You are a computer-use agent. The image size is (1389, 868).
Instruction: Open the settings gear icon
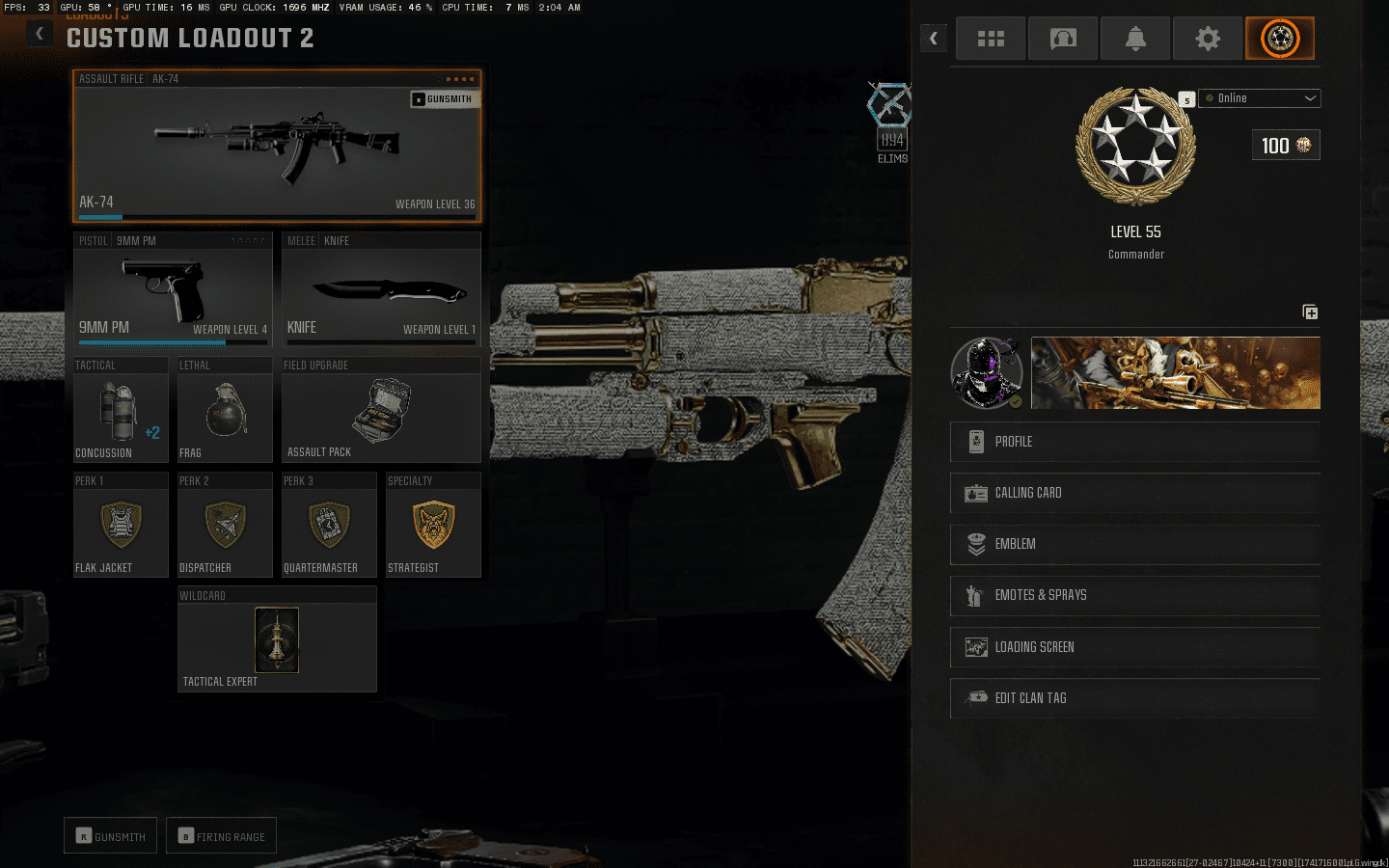(1208, 38)
